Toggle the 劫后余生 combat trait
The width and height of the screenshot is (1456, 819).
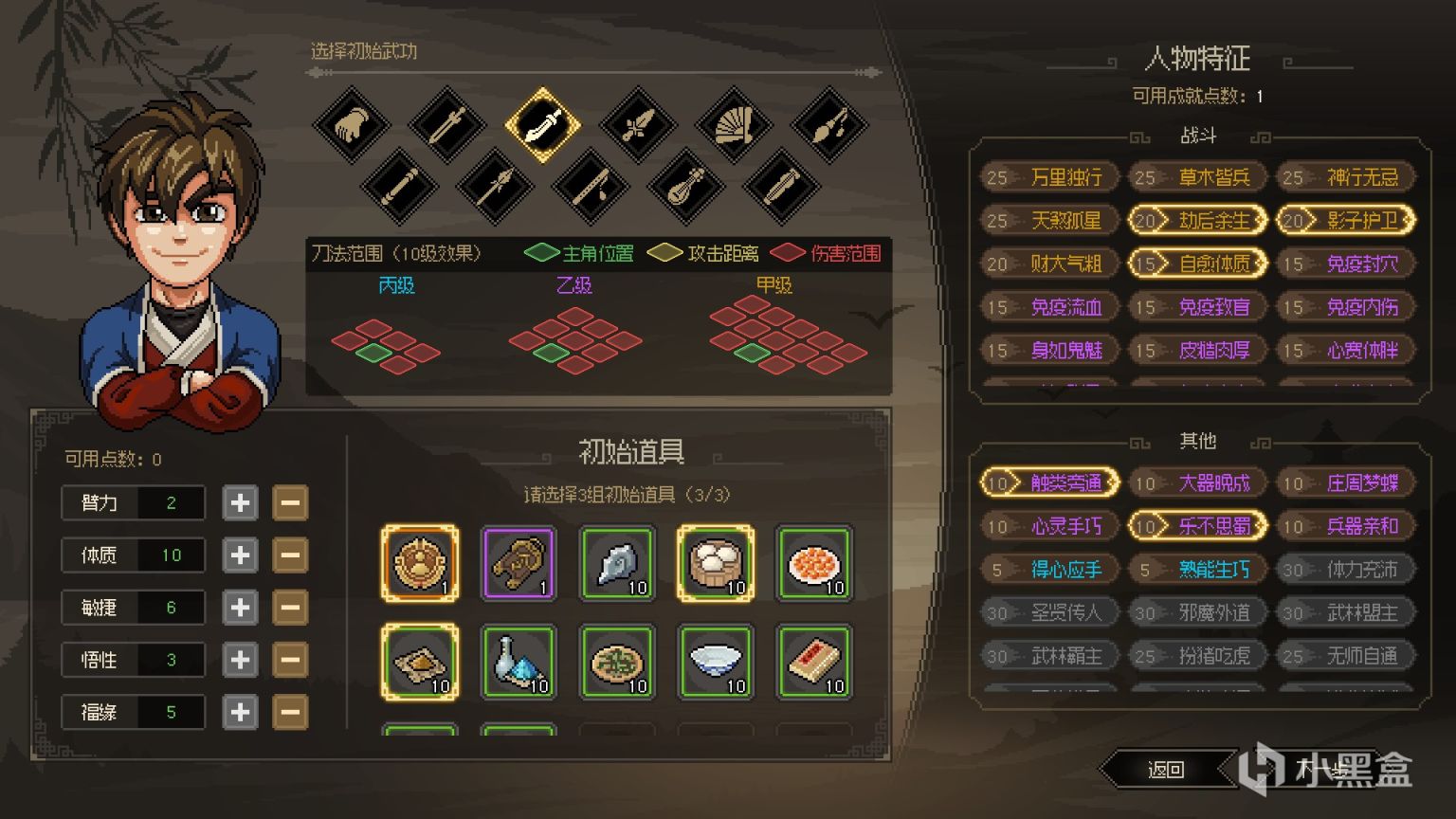click(x=1197, y=220)
